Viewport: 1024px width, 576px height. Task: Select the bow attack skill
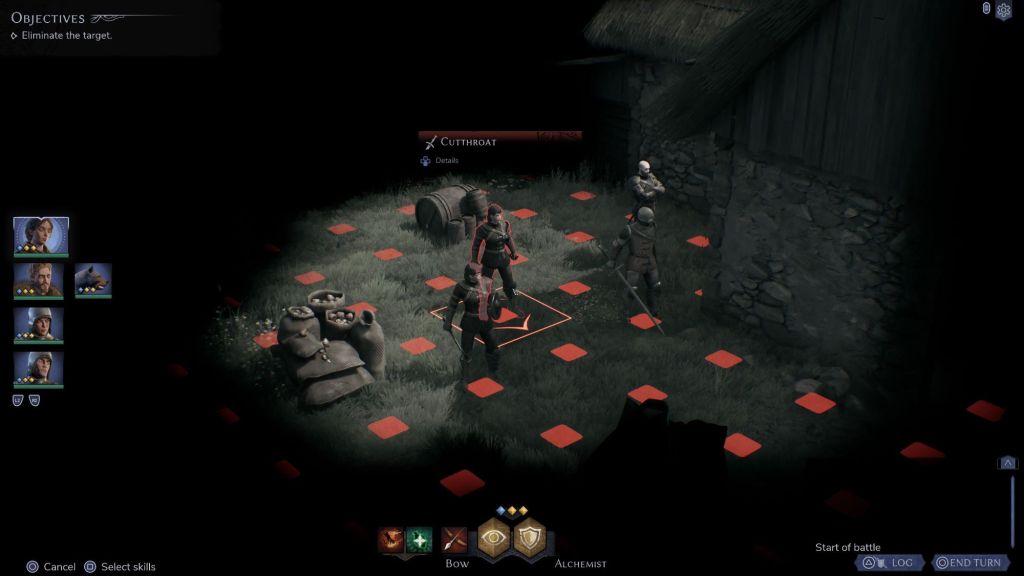(x=455, y=540)
